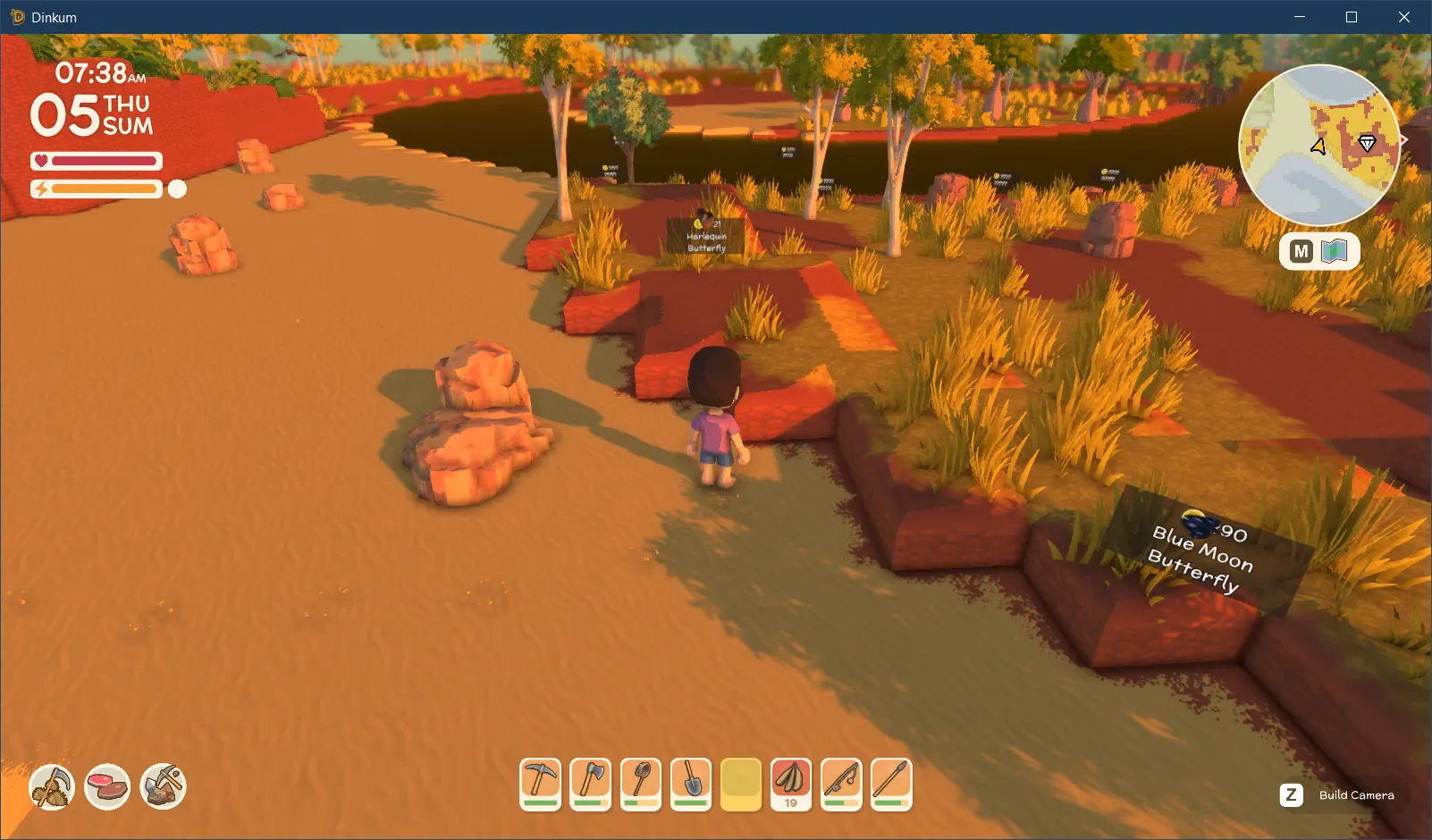Click the raw and cooked meat task icon
Image resolution: width=1432 pixels, height=840 pixels.
pos(107,787)
